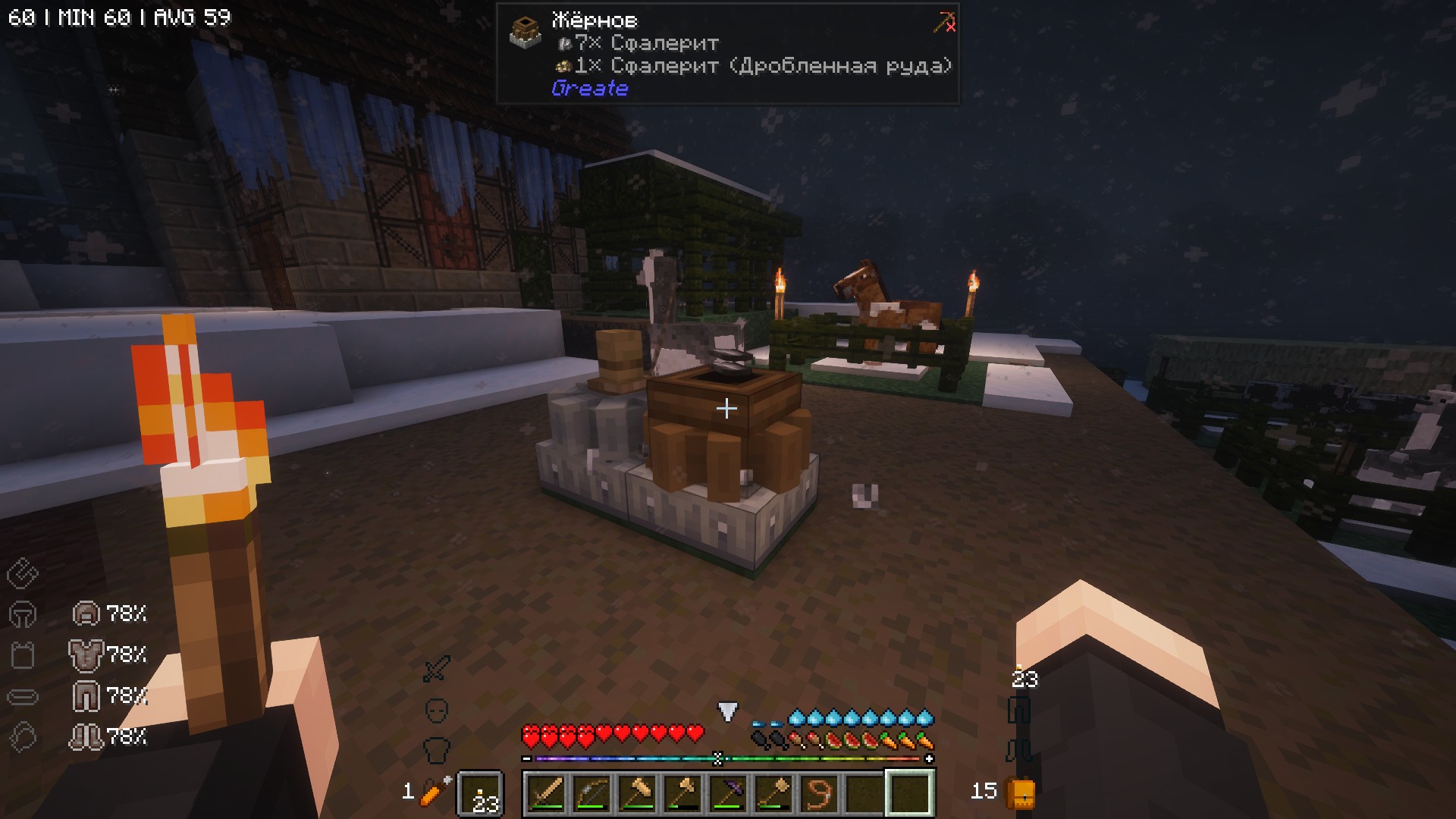Open the orange backpack icon

(x=1020, y=793)
